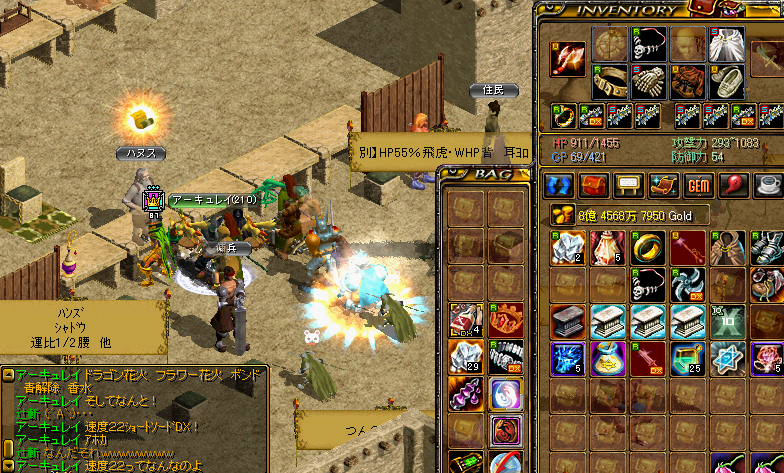Open the coffee cup icon button

pos(768,186)
